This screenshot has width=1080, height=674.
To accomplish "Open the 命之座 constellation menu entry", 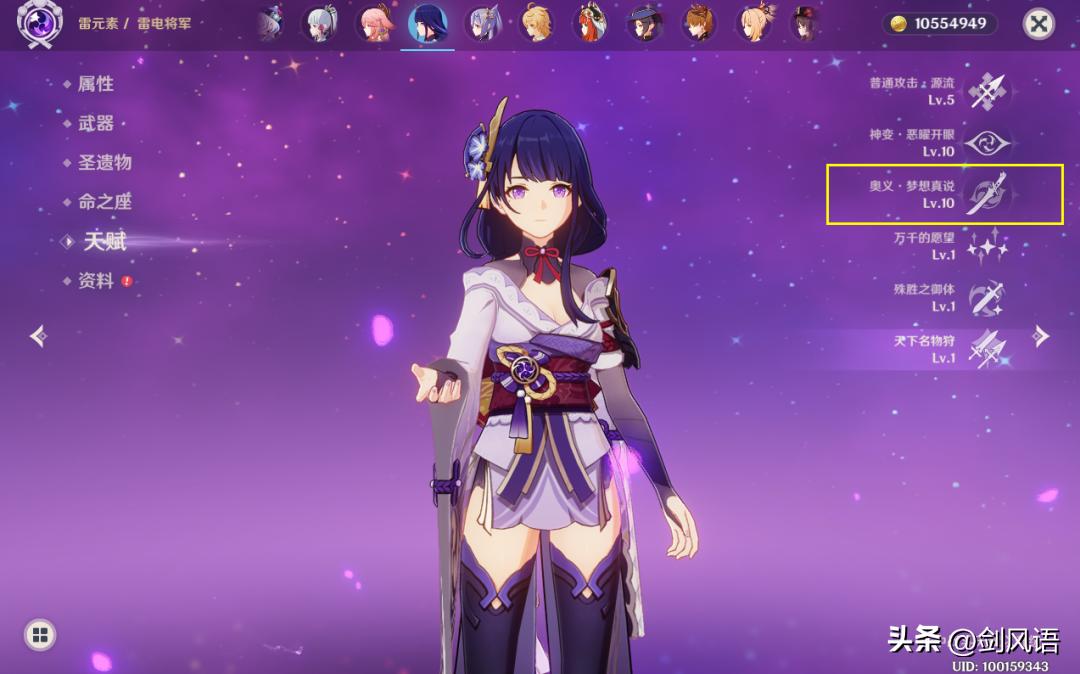I will [105, 201].
